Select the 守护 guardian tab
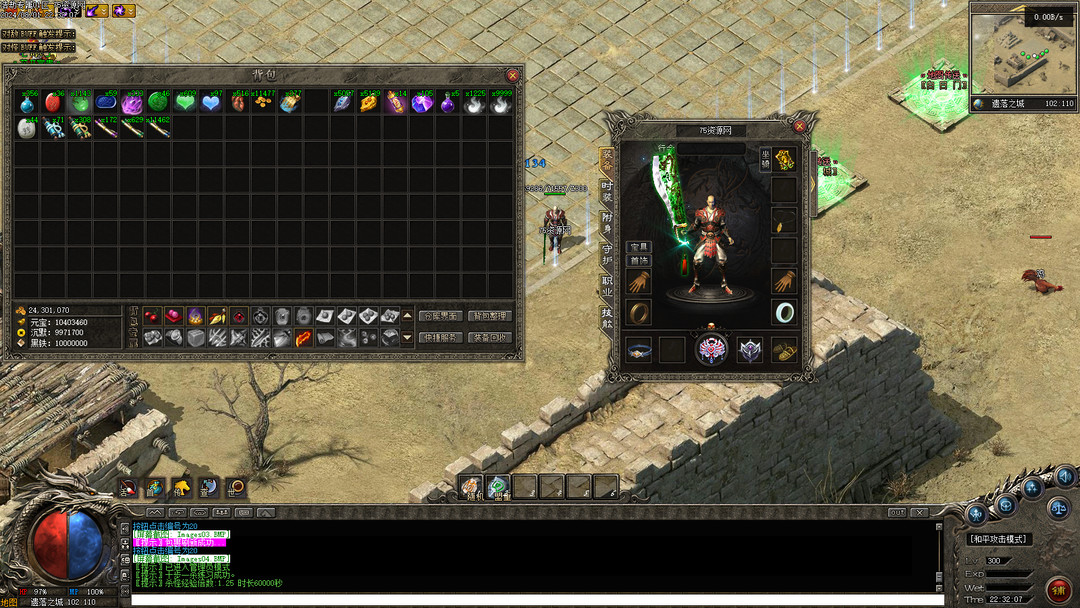This screenshot has width=1080, height=608. pos(607,253)
